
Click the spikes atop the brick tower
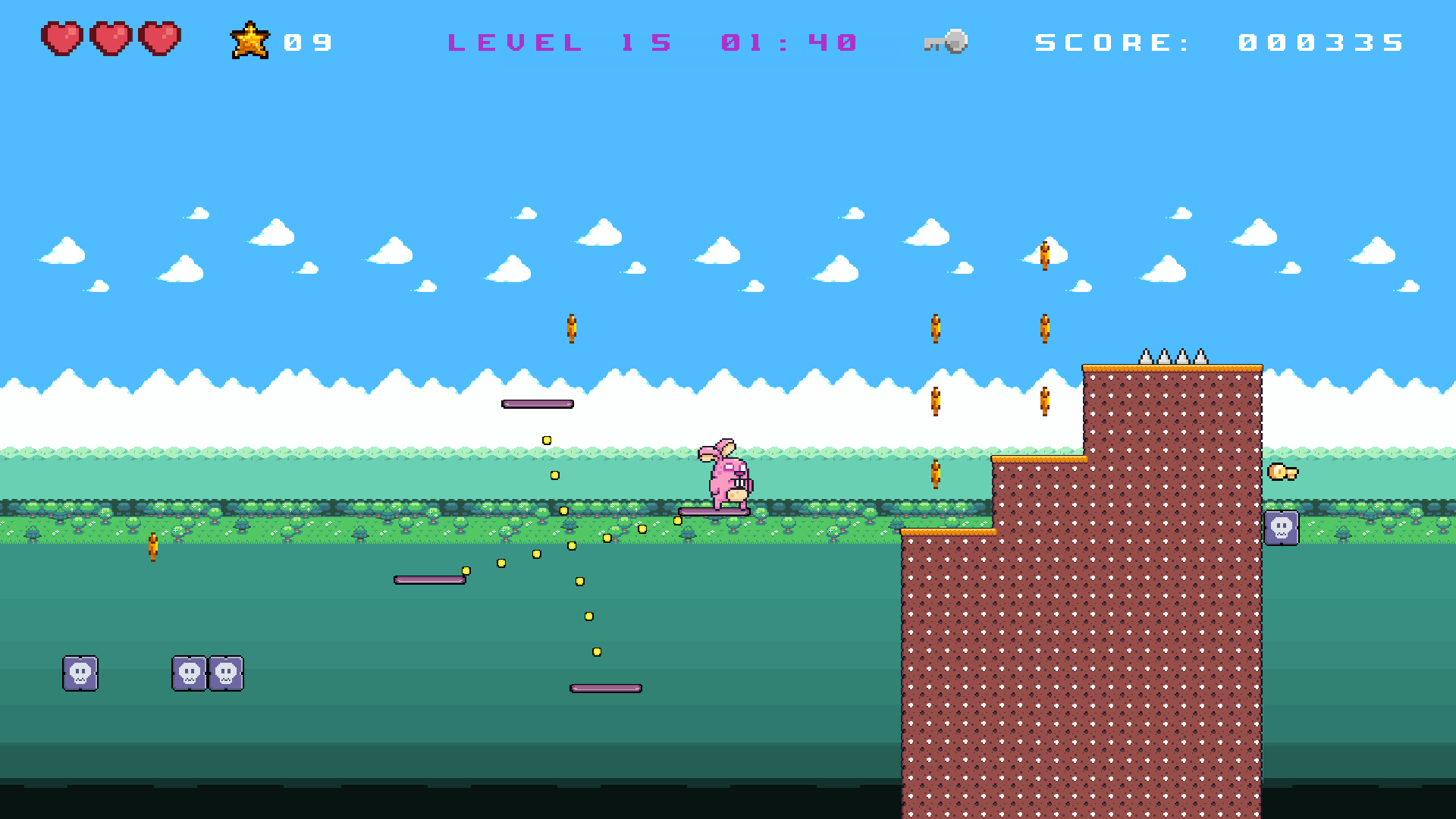point(1172,355)
